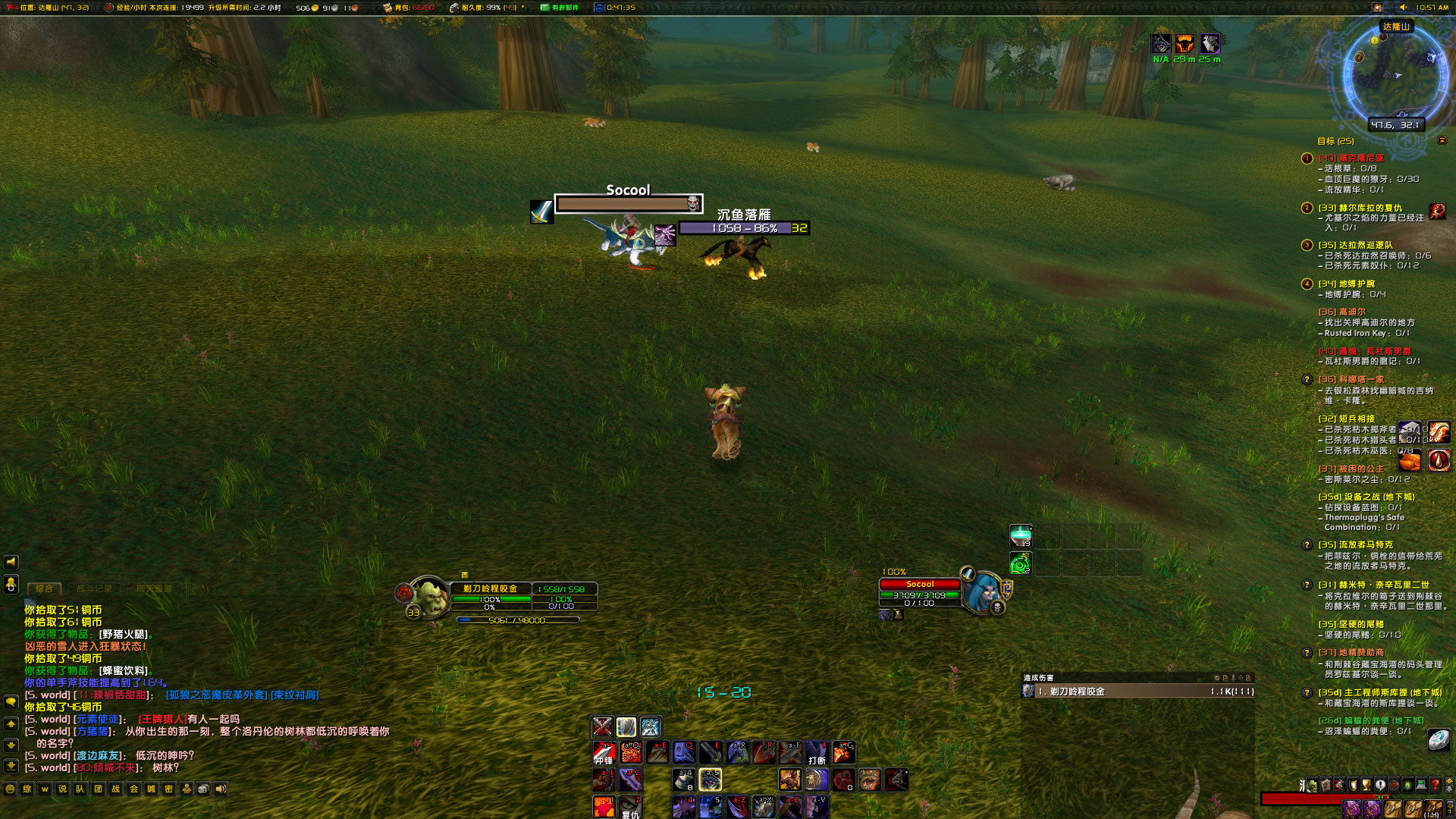Click the dice roll icon on the chat shortcut bar
Viewport: 1456px width, 819px height.
pyautogui.click(x=203, y=789)
